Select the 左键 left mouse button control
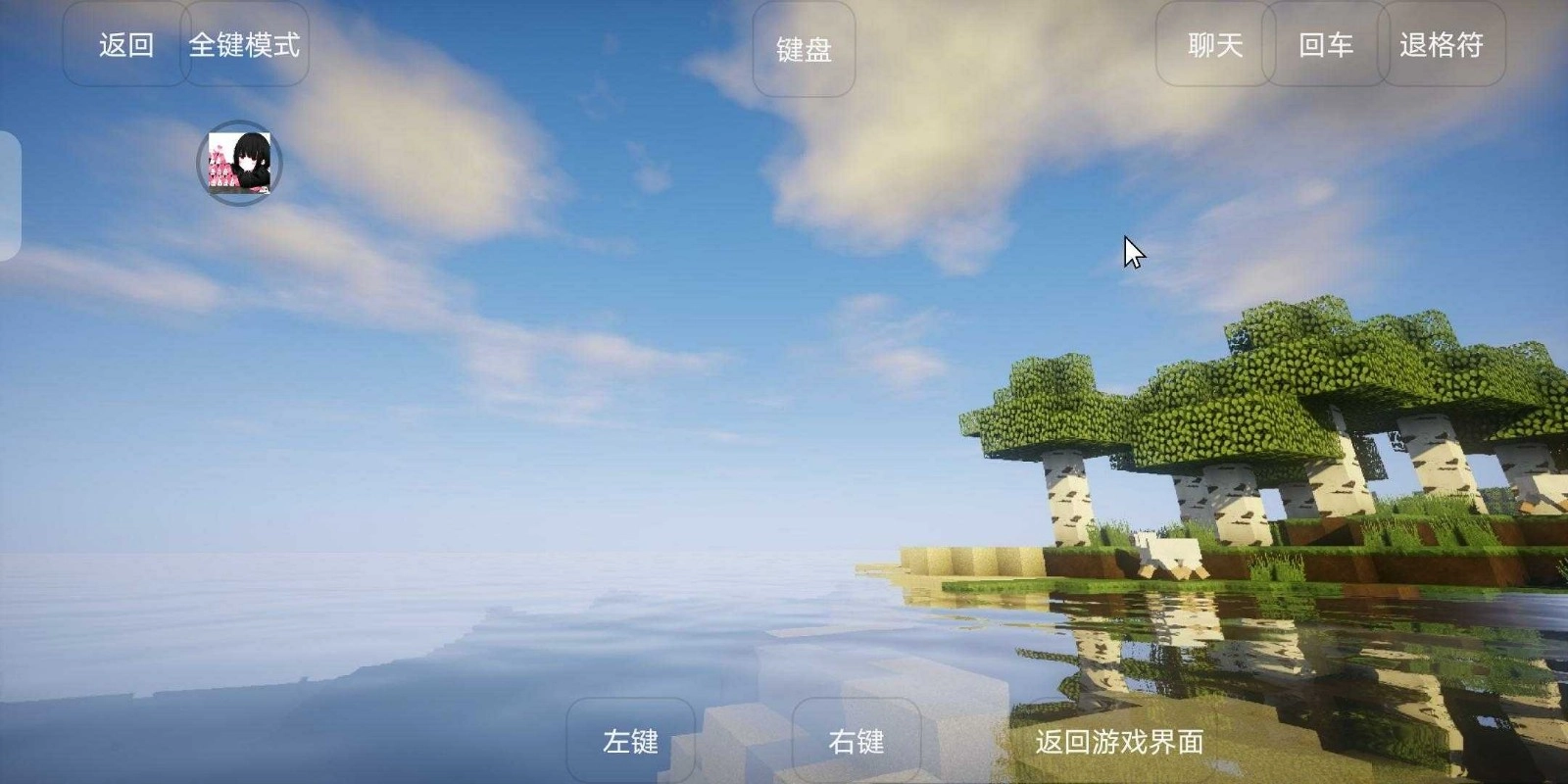 coord(632,742)
